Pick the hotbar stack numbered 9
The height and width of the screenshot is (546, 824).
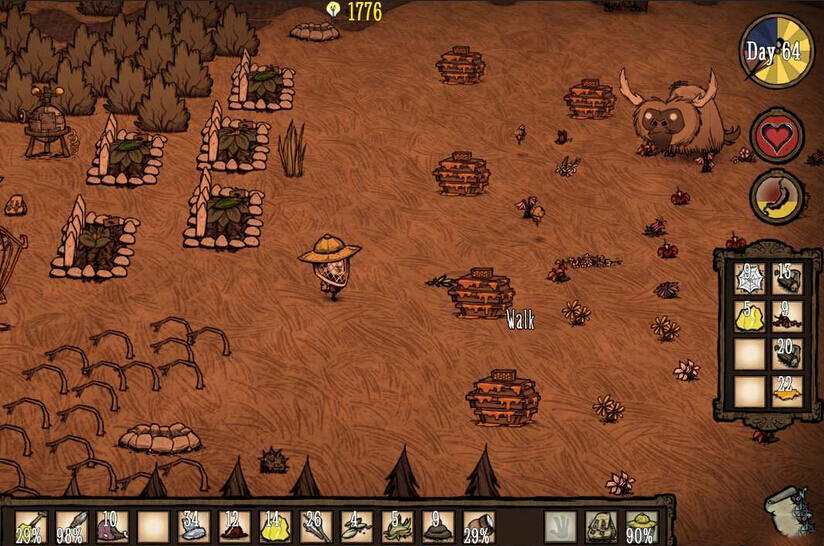438,526
